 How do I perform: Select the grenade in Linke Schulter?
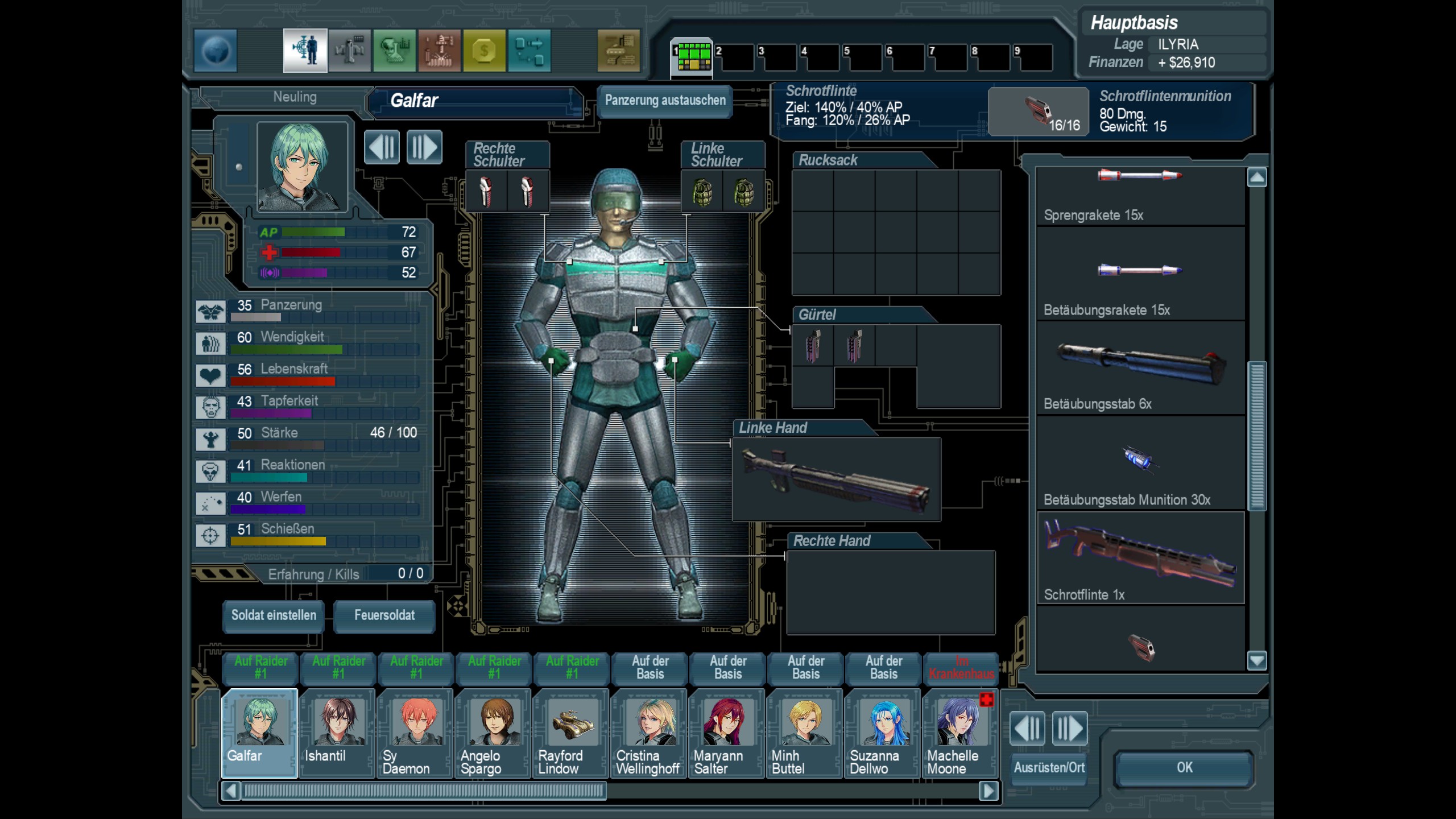(702, 192)
